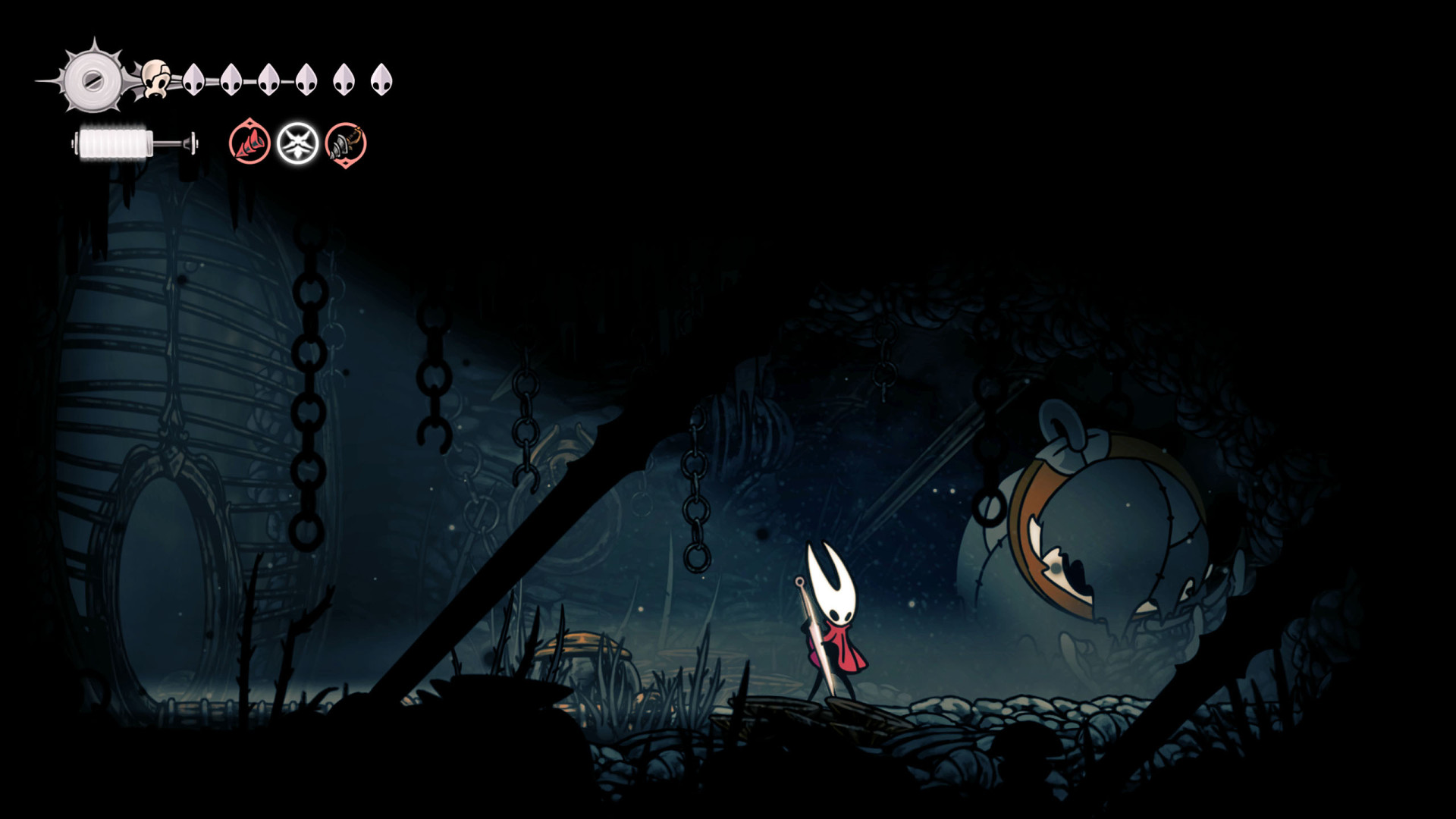Activate the glowing white silk skill icon

coord(297,143)
